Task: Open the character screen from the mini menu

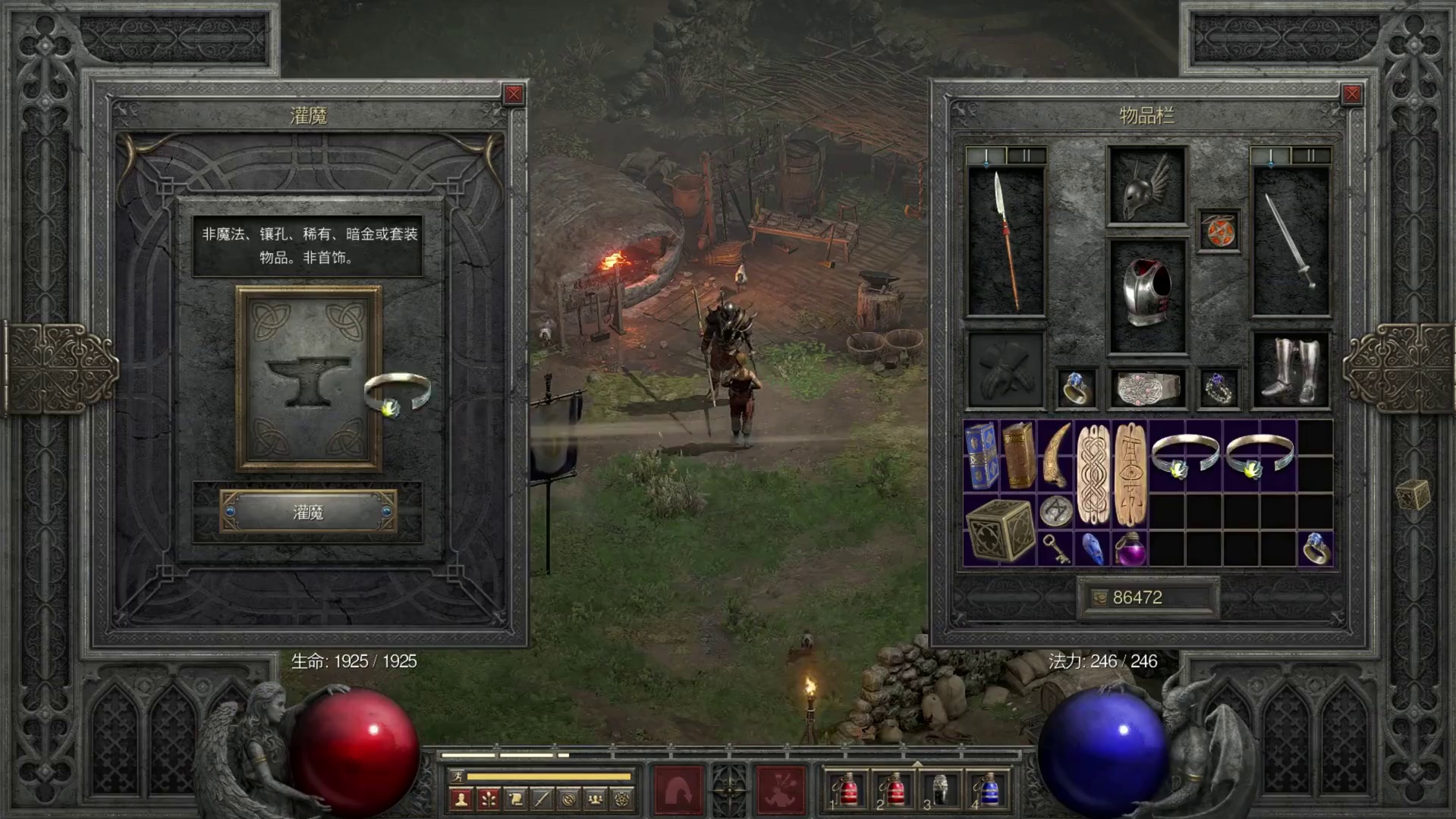Action: (x=461, y=799)
